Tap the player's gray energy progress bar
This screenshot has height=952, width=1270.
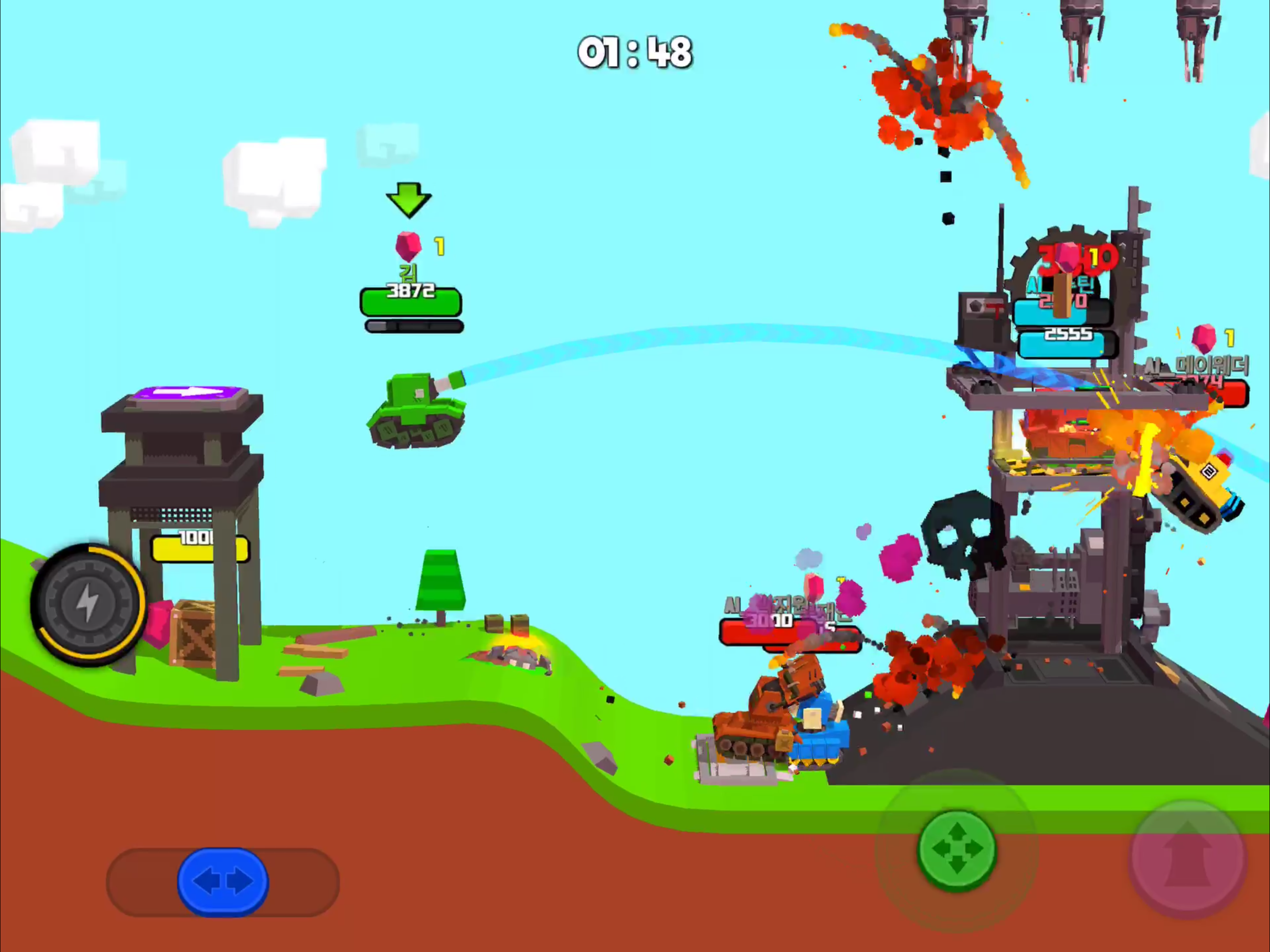click(412, 325)
